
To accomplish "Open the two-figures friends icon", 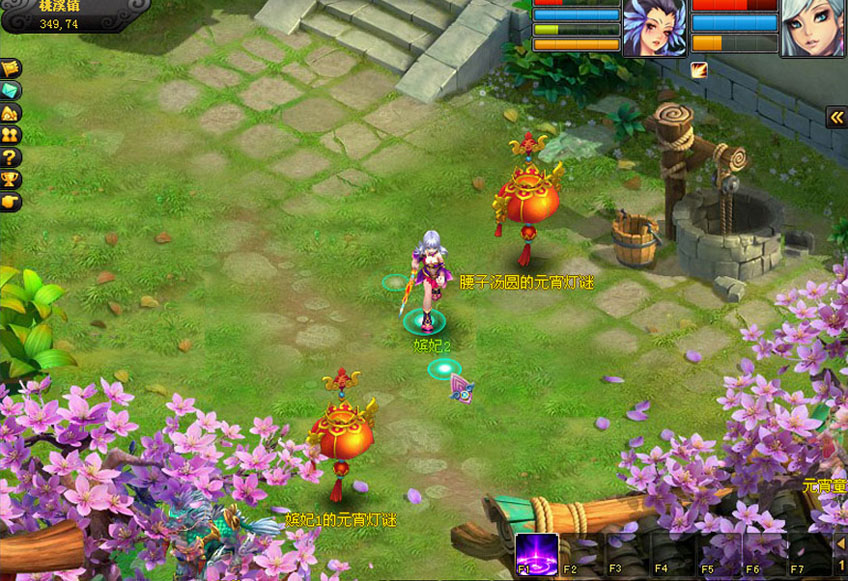I will pos(11,135).
